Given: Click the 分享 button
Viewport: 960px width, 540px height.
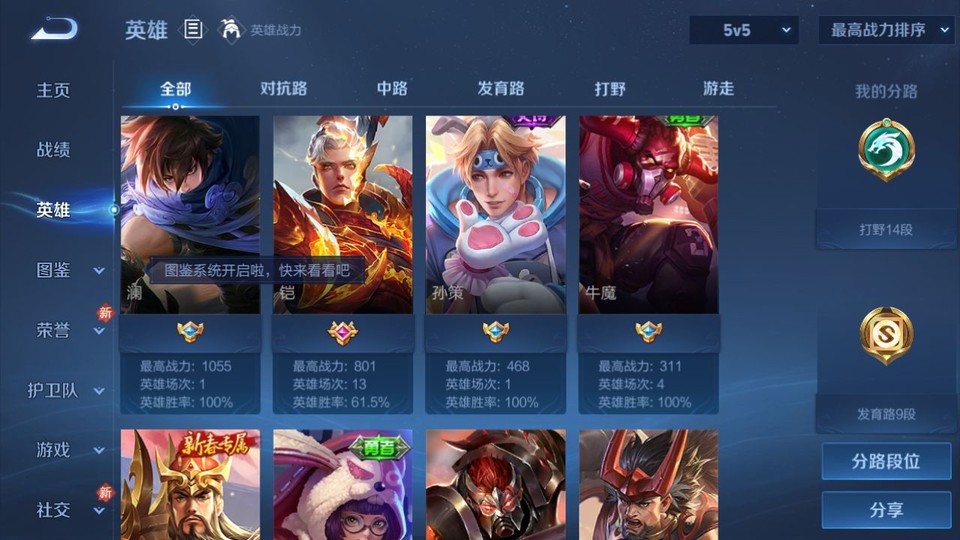Looking at the screenshot, I should (x=886, y=510).
